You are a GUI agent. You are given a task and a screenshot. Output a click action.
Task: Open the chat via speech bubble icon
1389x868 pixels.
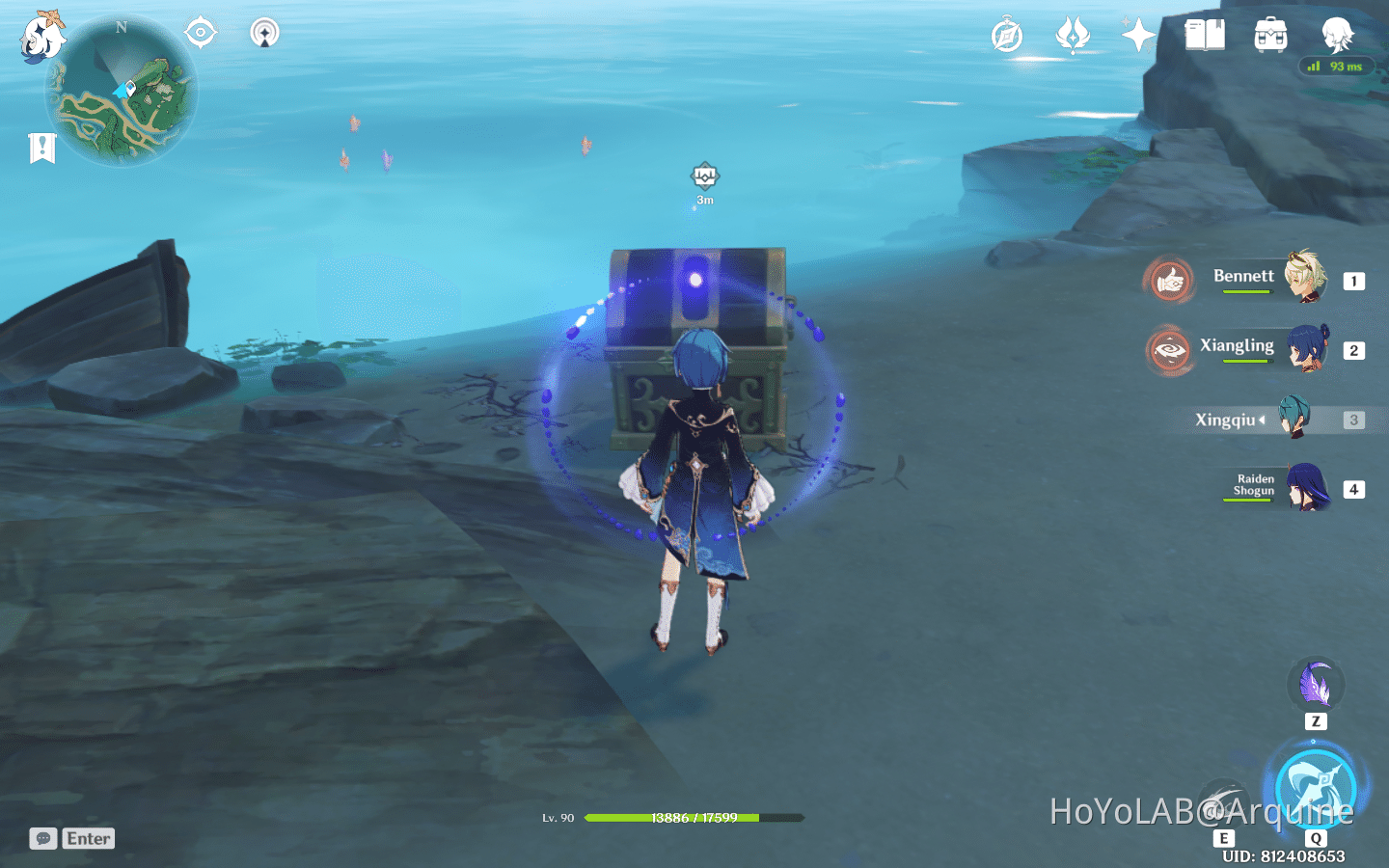point(42,837)
